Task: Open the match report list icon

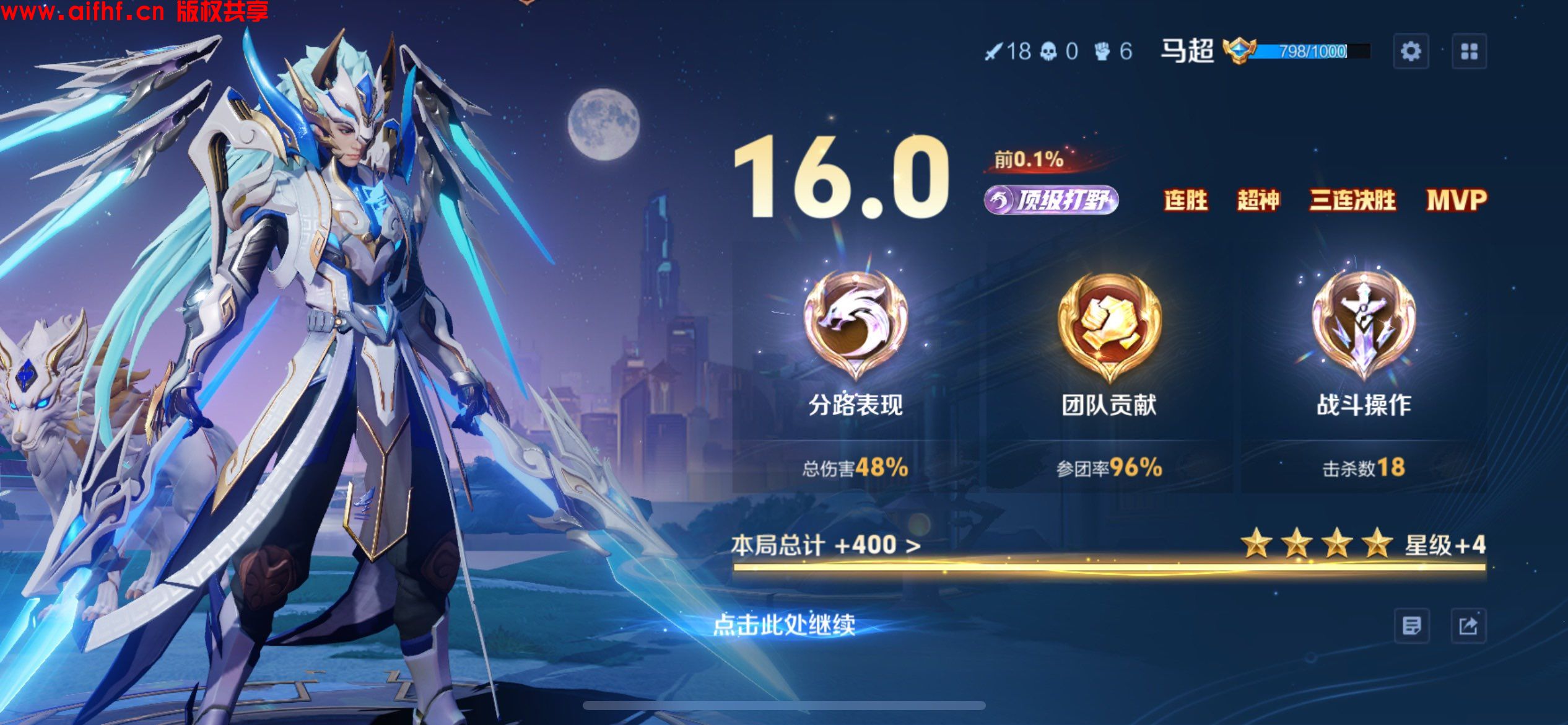Action: point(1411,626)
